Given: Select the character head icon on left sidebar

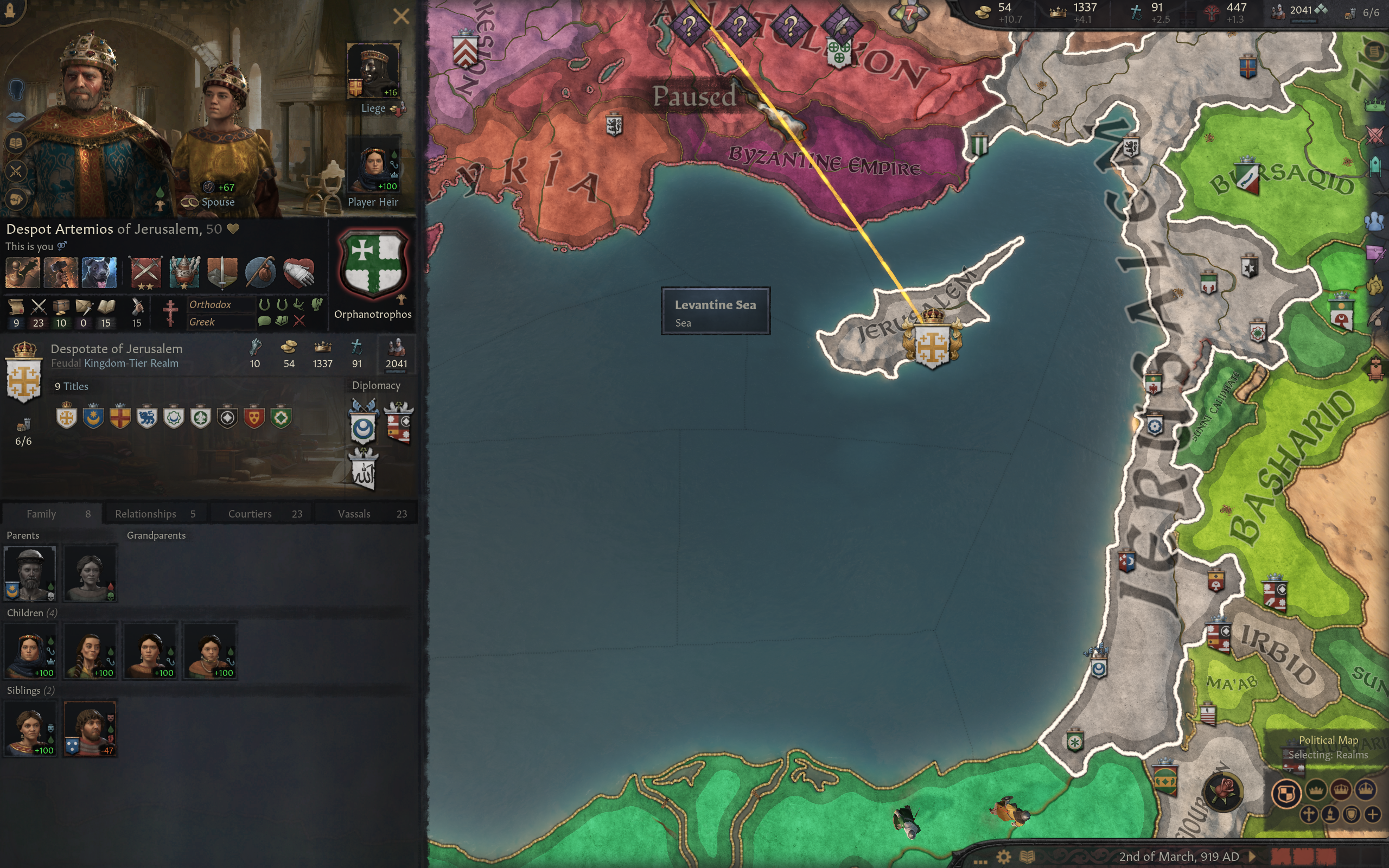Looking at the screenshot, I should [16, 90].
